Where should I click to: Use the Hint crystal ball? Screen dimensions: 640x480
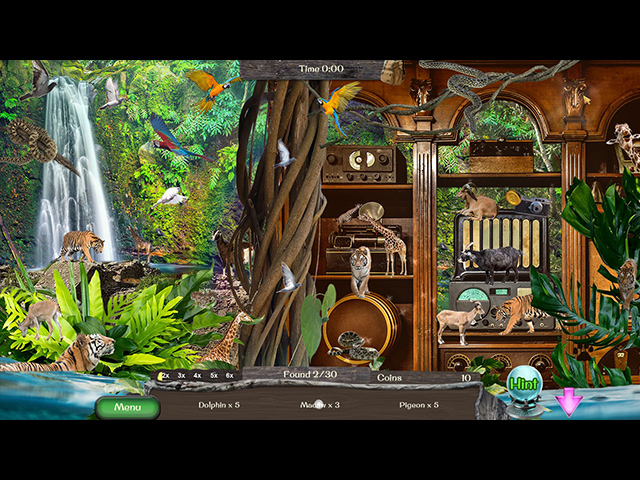[523, 383]
